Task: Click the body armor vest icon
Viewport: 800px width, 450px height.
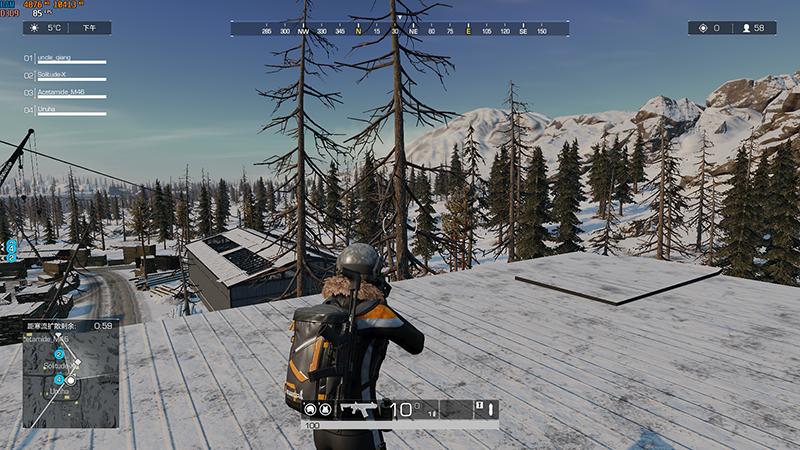Action: pyautogui.click(x=326, y=409)
